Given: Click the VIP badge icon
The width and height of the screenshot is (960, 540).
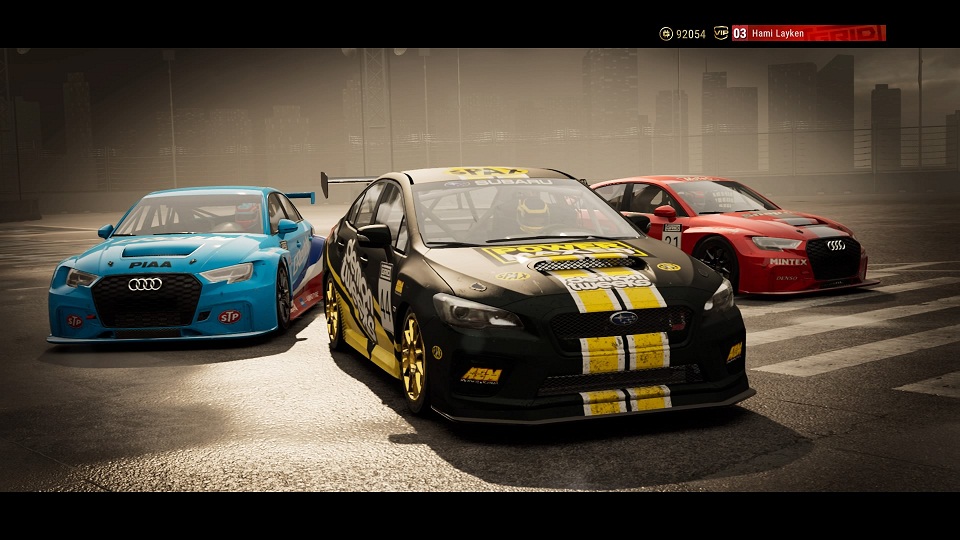Looking at the screenshot, I should (x=720, y=33).
